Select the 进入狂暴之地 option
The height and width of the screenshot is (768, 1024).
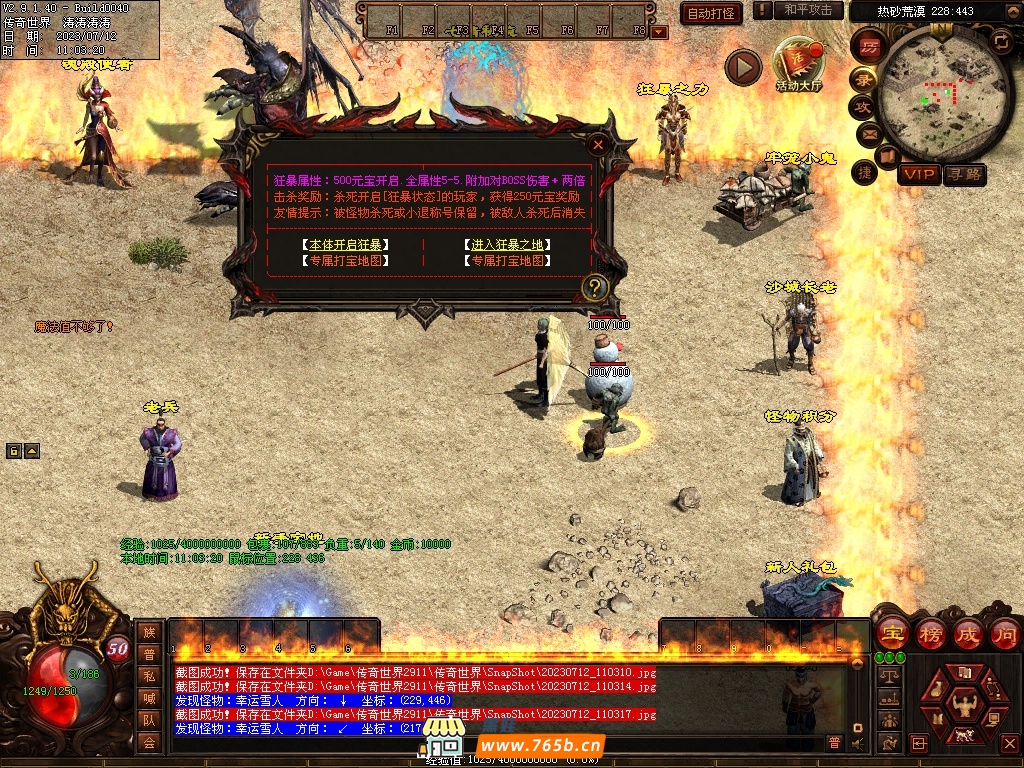tap(507, 244)
